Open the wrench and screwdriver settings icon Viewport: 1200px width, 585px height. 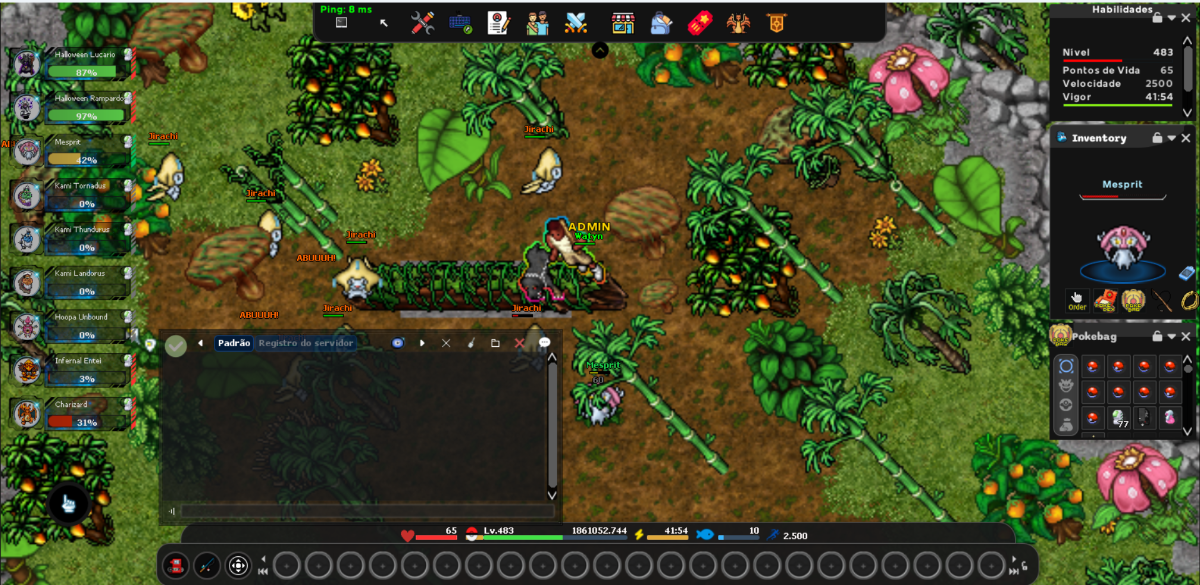coord(422,23)
